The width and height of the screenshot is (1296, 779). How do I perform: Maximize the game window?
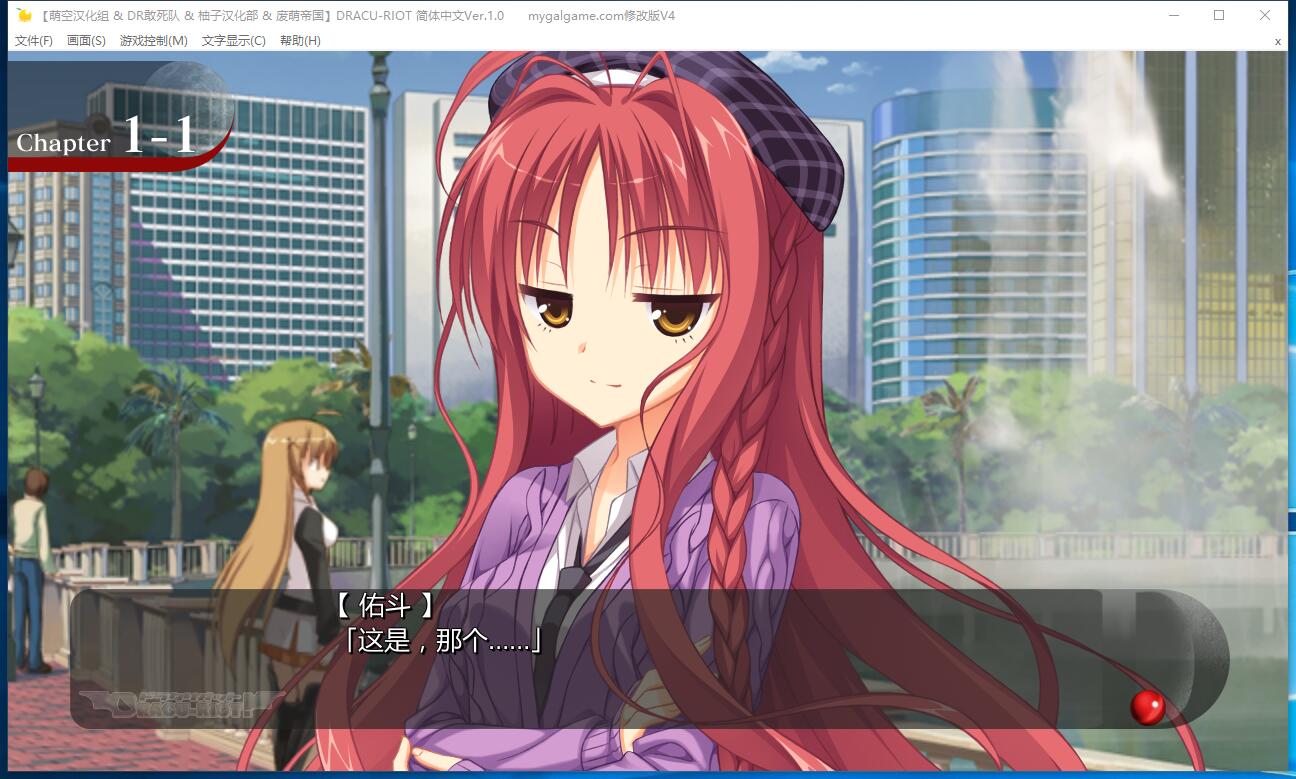click(1219, 15)
